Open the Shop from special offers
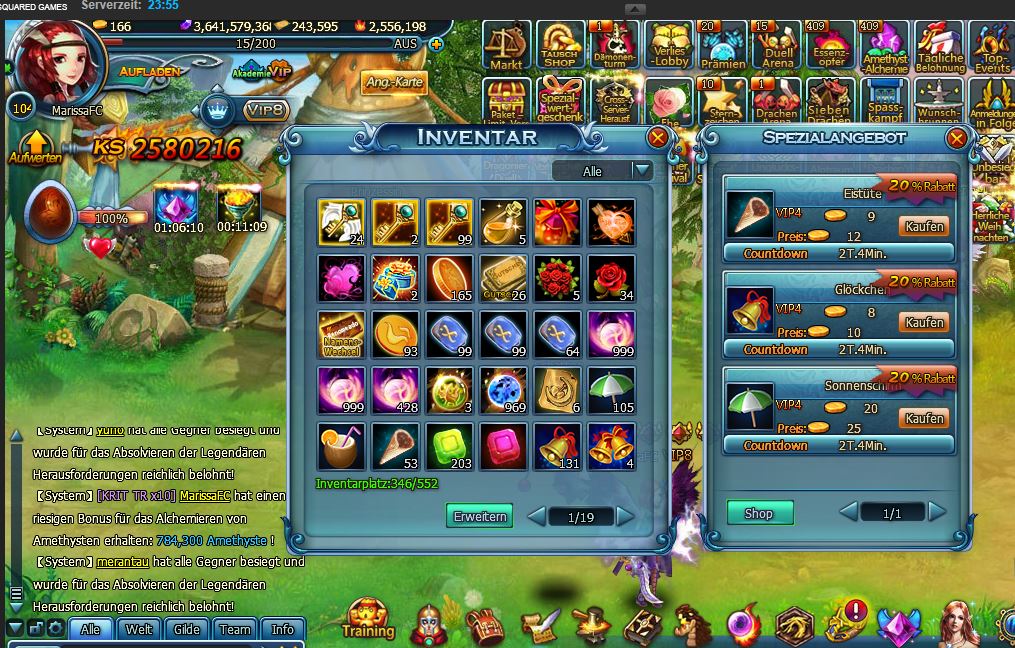1015x648 pixels. tap(759, 513)
